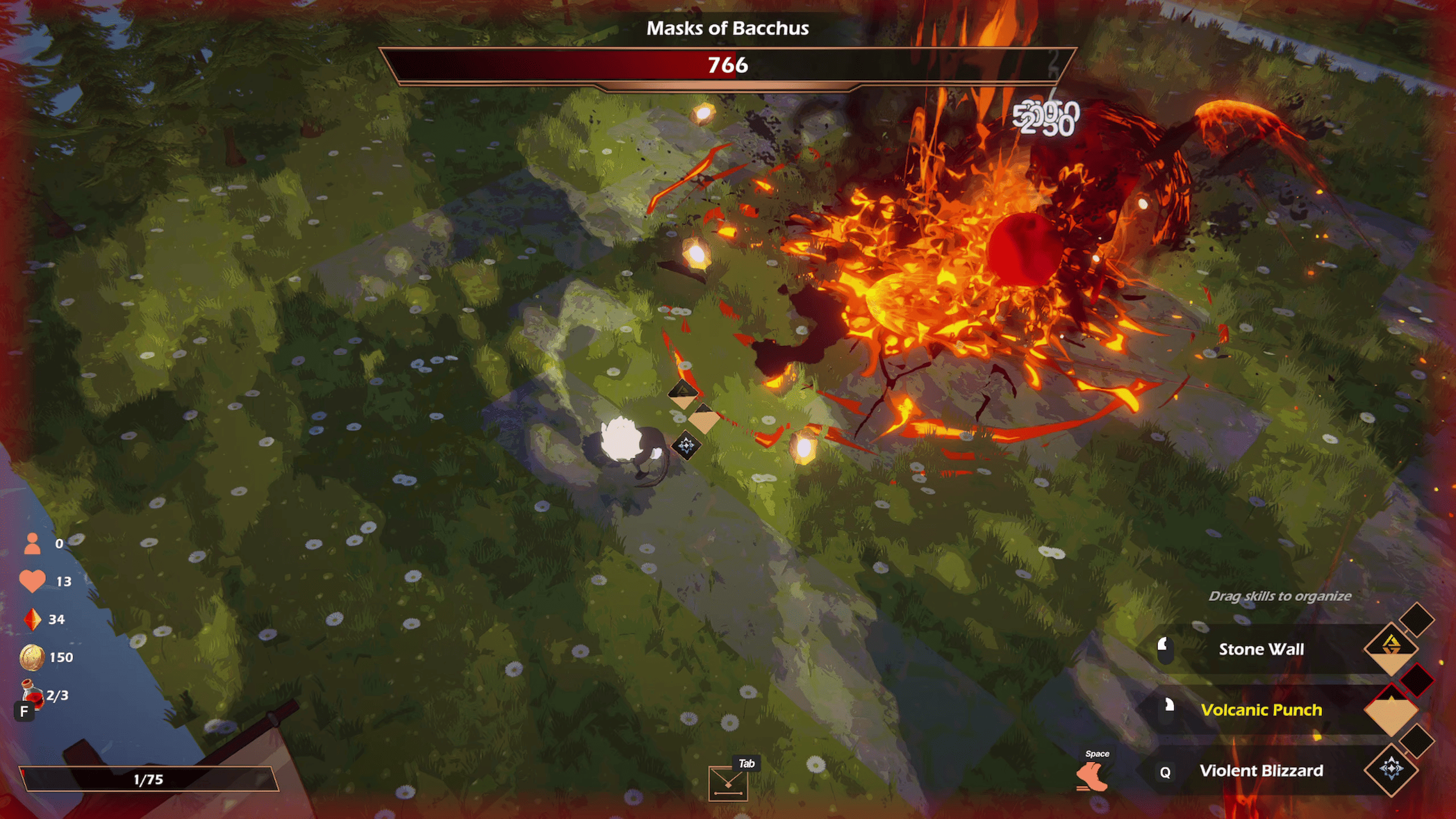
Task: Click the Violent Blizzard snowflake icon
Action: tap(1391, 769)
